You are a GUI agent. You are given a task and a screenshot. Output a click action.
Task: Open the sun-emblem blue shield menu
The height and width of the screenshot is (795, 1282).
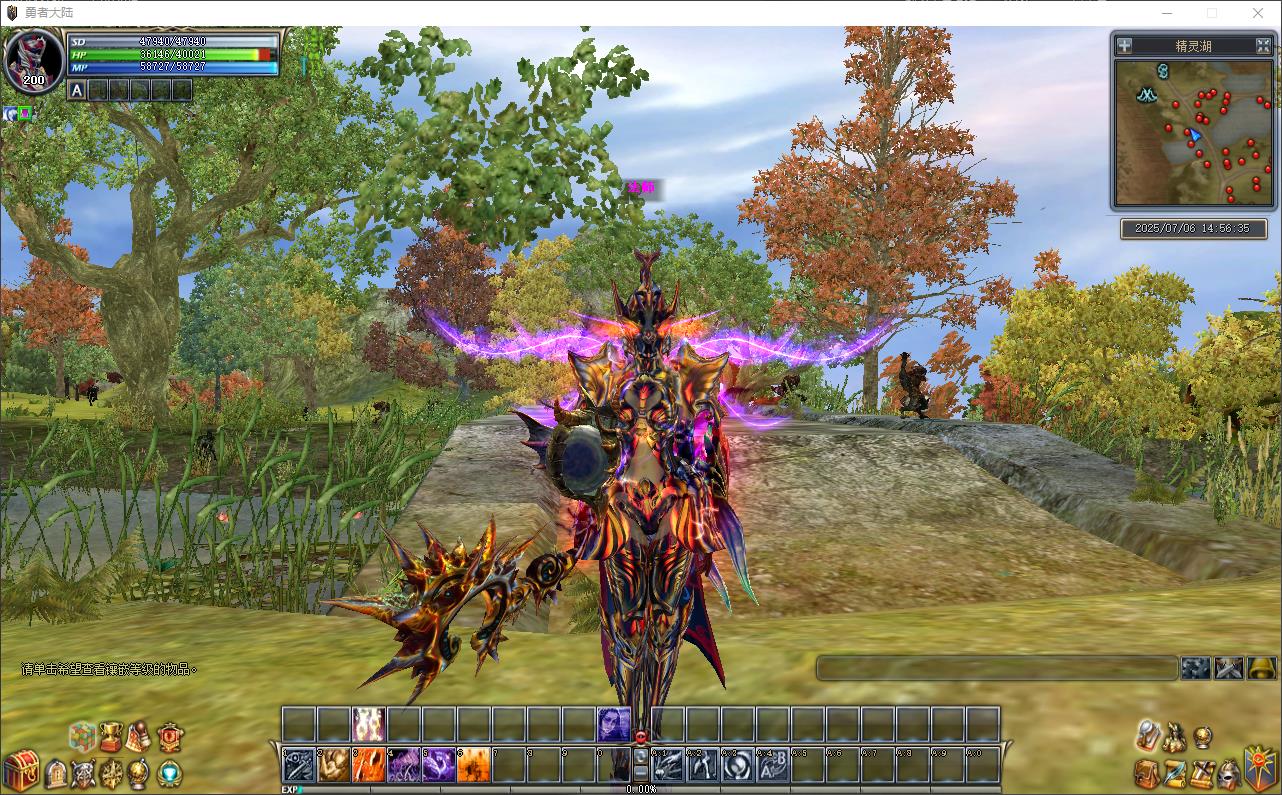pos(1259,768)
